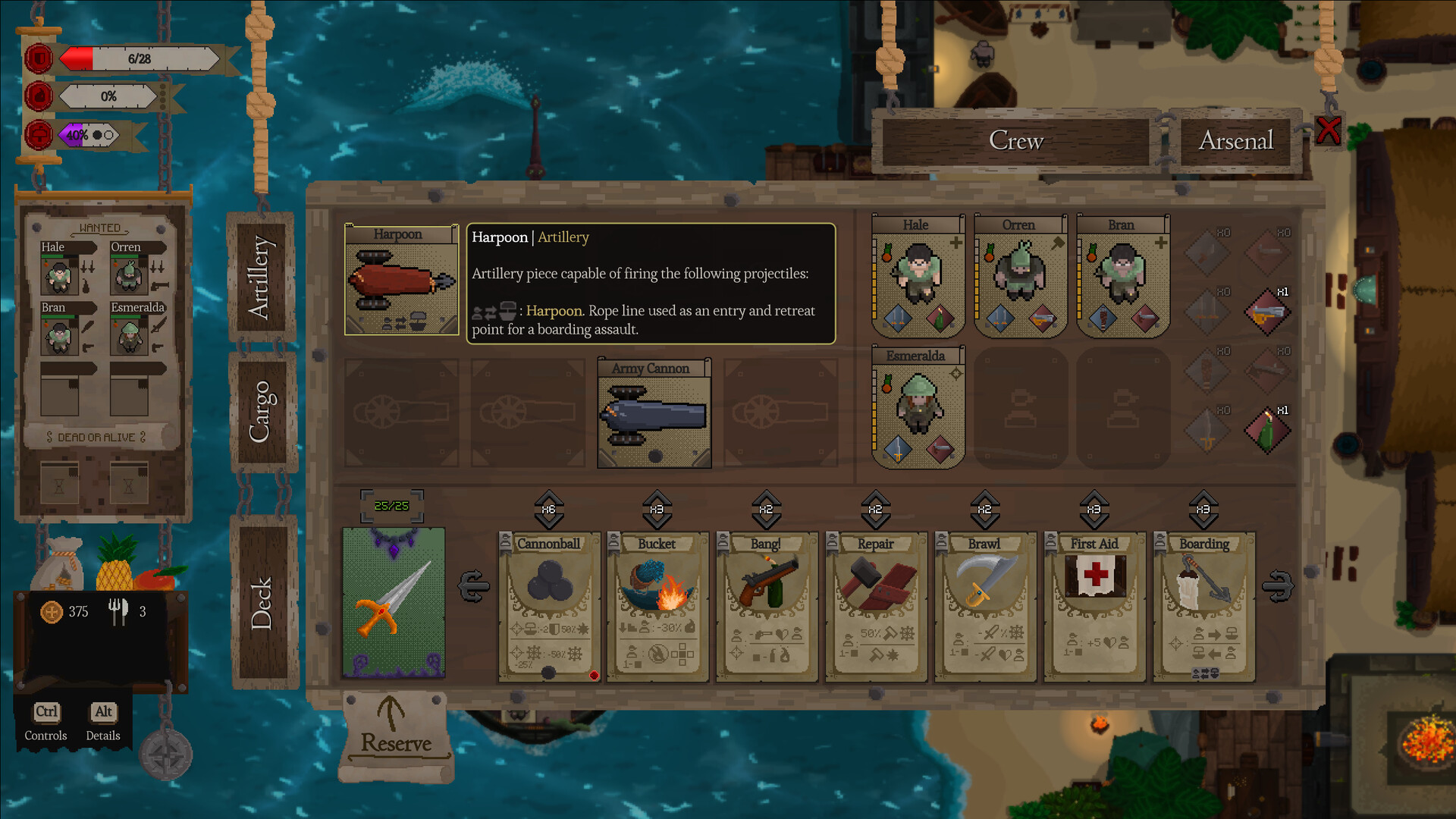The height and width of the screenshot is (819, 1456).
Task: Choose crew member Orren's portrait card
Action: 1020,277
